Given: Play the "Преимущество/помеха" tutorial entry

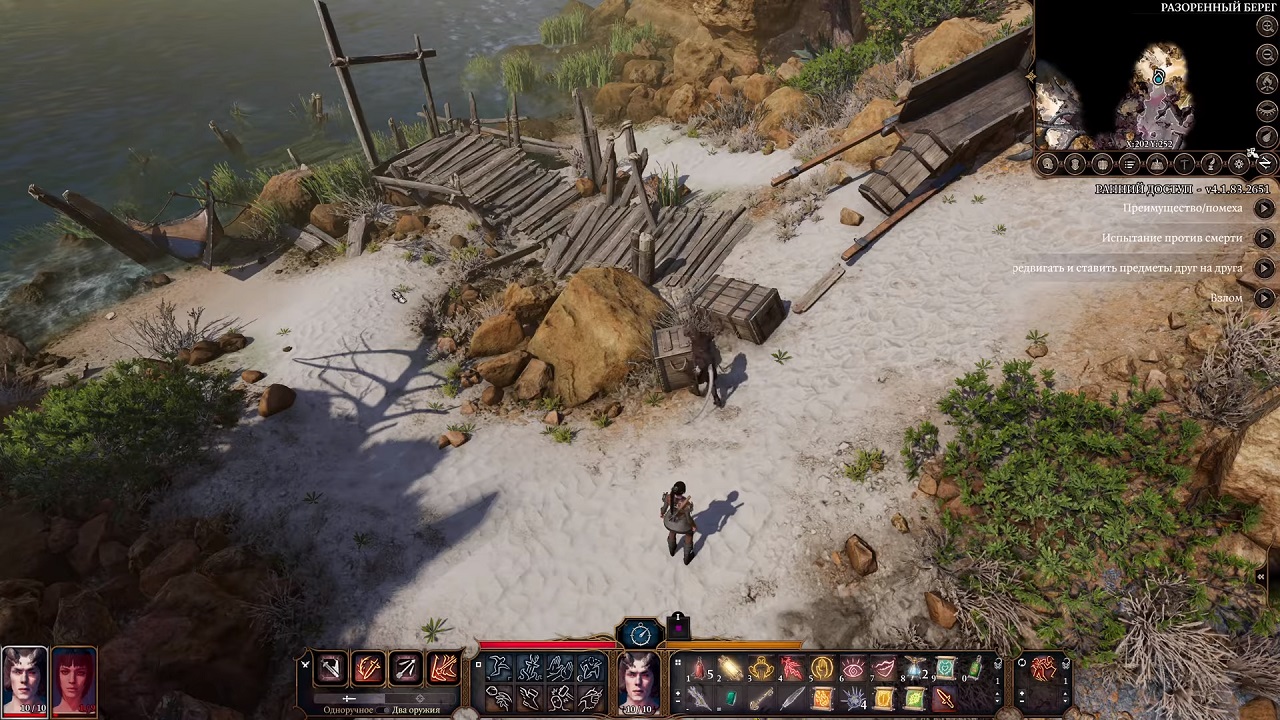Looking at the screenshot, I should (x=1264, y=208).
